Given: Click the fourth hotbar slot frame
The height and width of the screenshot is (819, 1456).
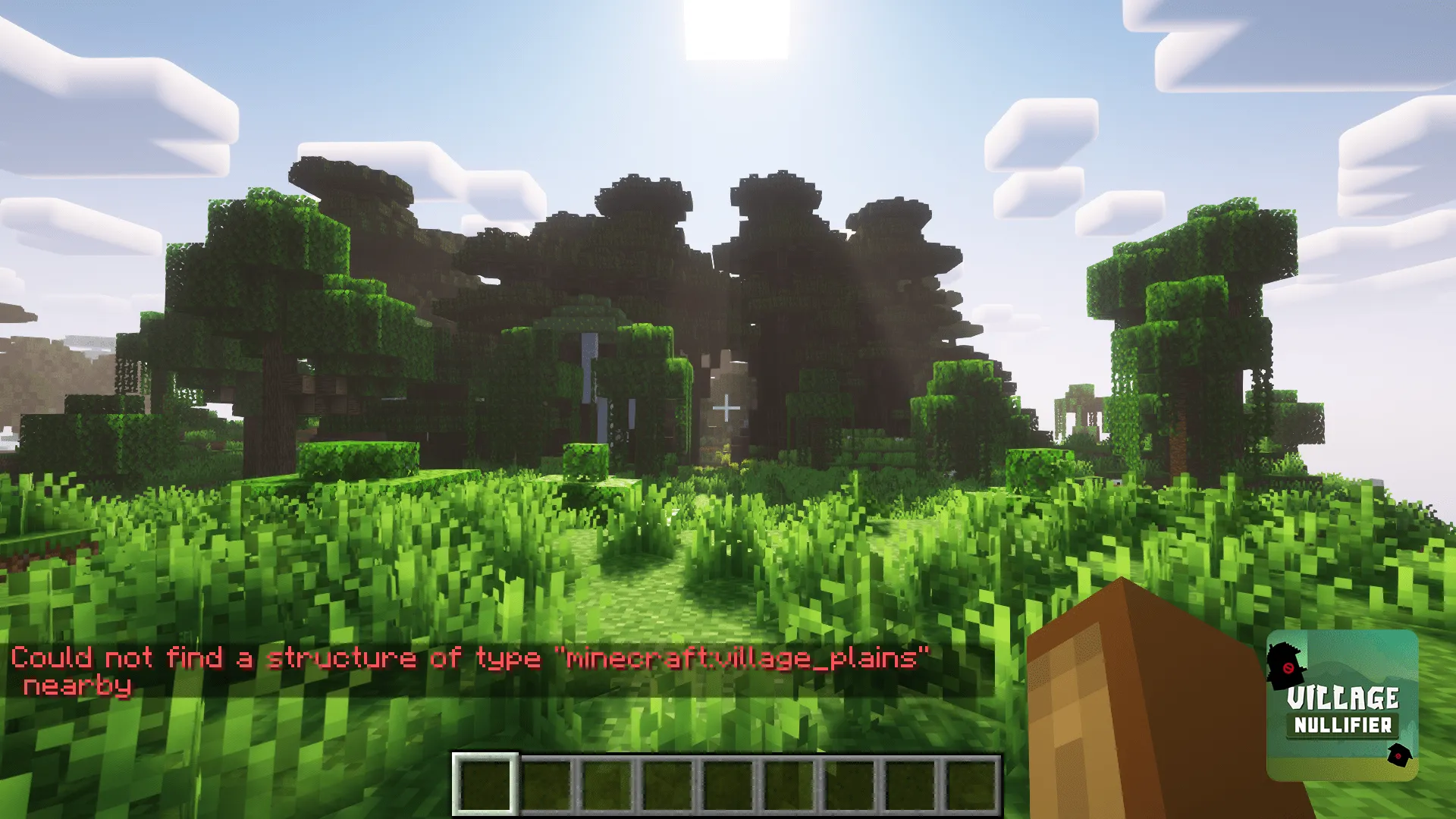Looking at the screenshot, I should point(667,783).
